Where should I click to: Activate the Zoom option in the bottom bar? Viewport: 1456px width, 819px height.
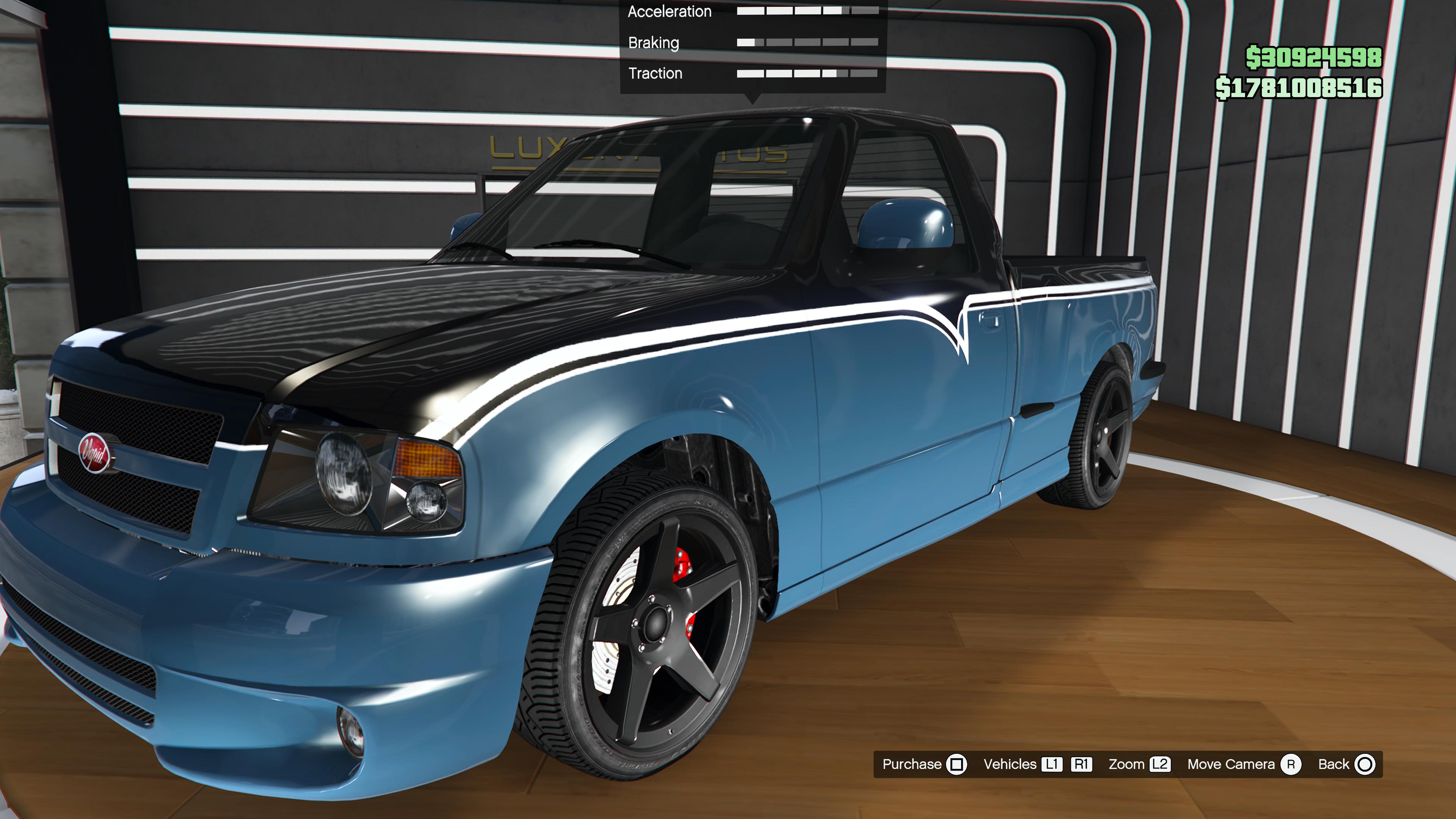tap(1138, 764)
